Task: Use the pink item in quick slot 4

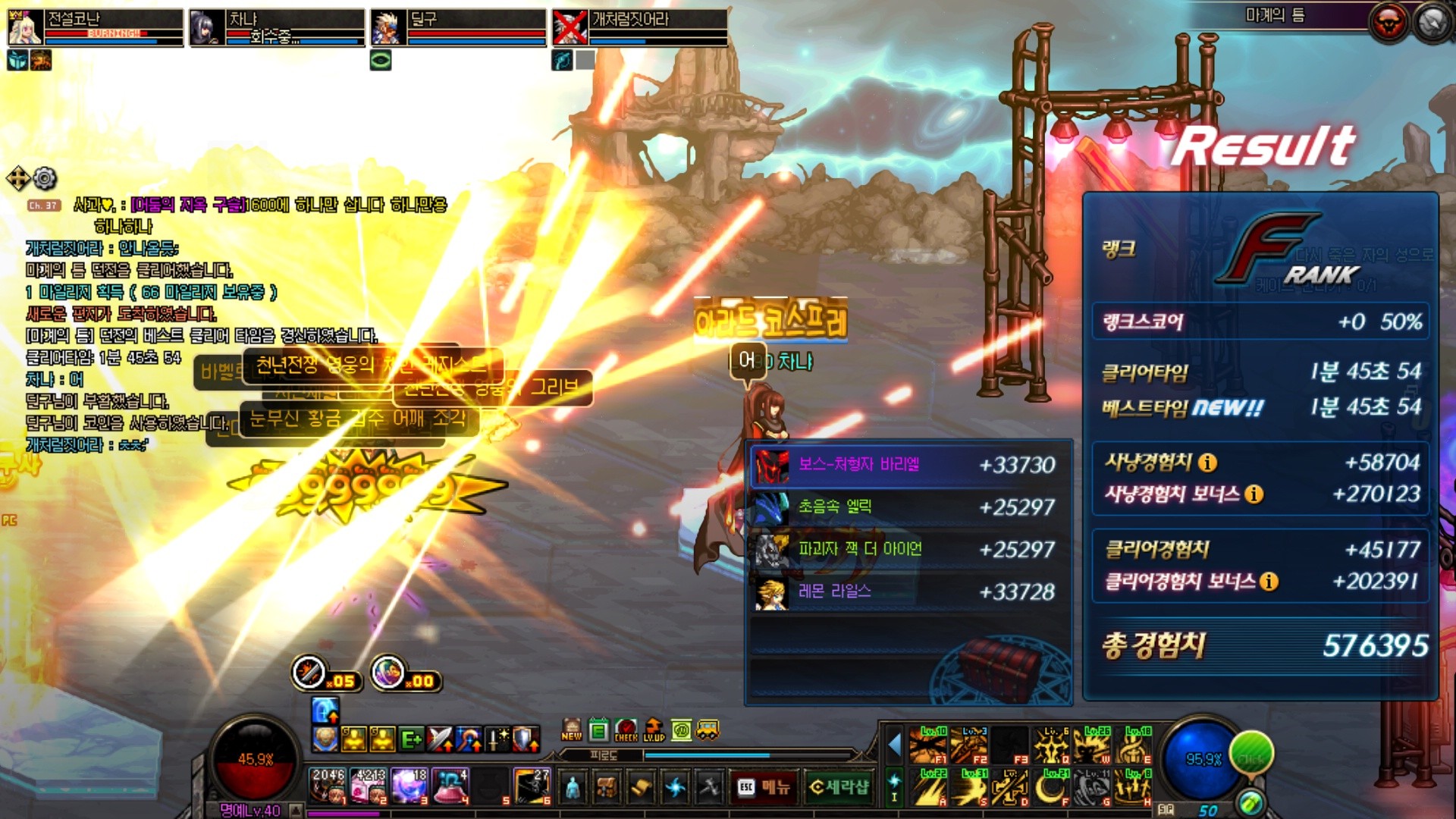Action: (x=452, y=786)
